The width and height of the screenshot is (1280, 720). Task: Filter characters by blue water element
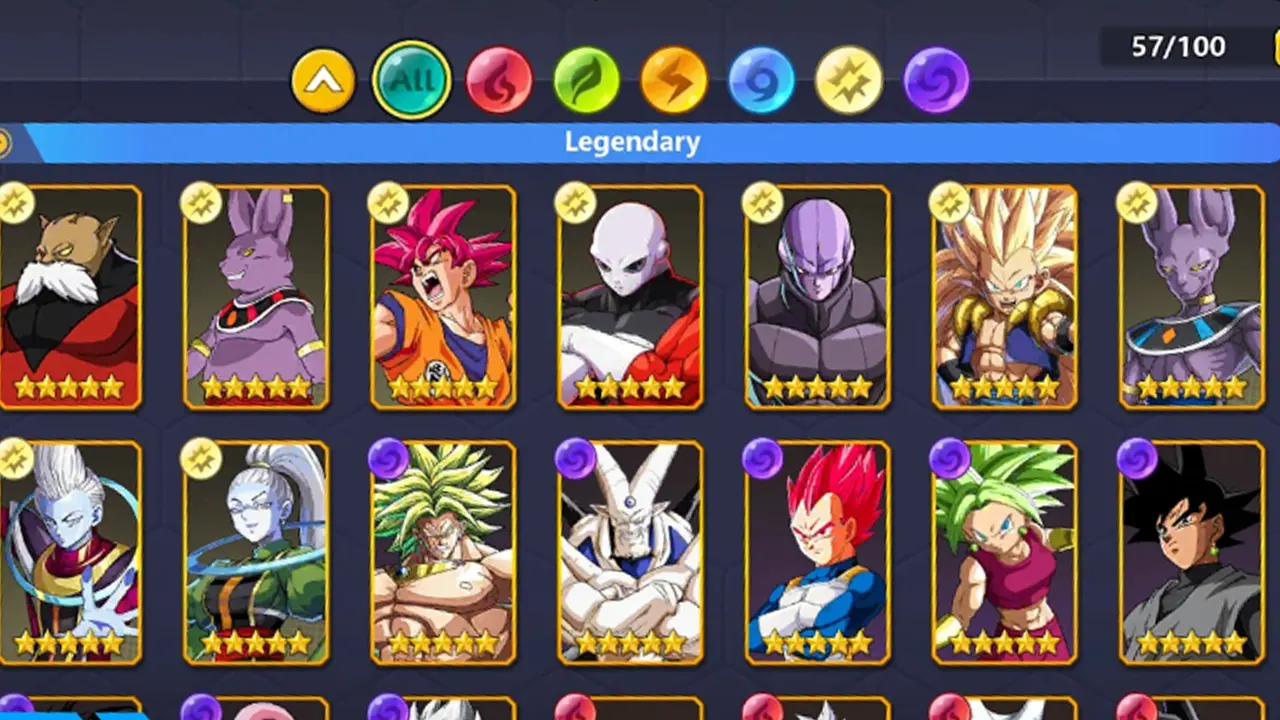tap(761, 82)
